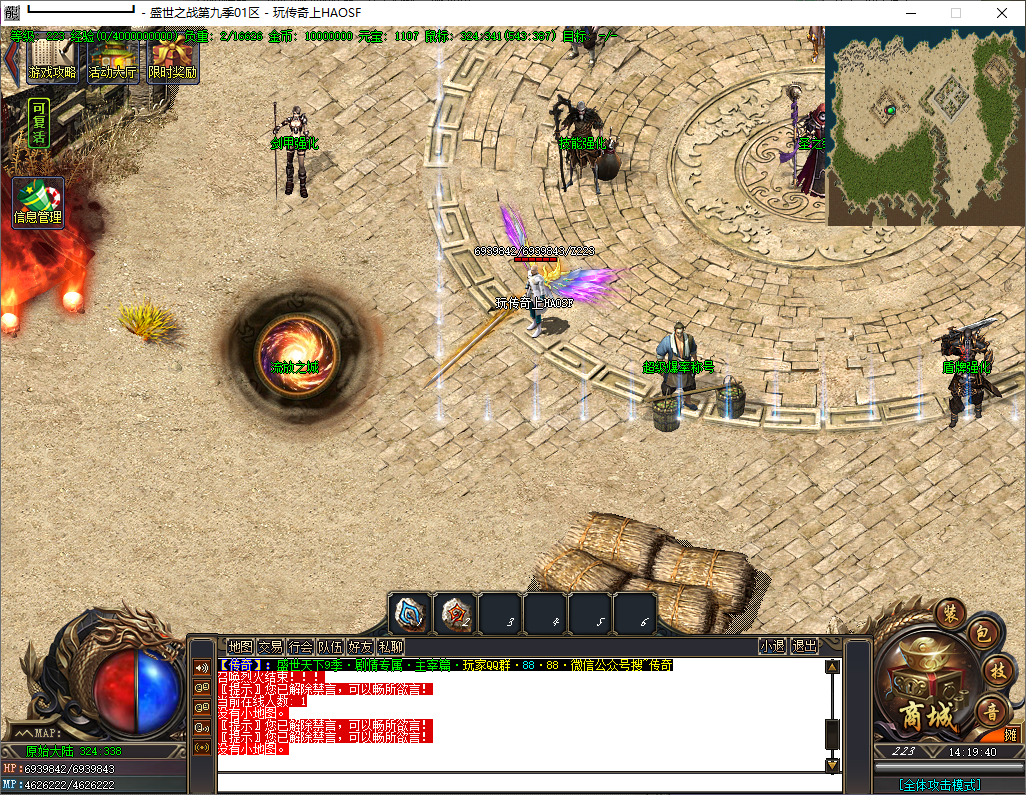
Task: Open the 行会 guild button
Action: point(300,647)
